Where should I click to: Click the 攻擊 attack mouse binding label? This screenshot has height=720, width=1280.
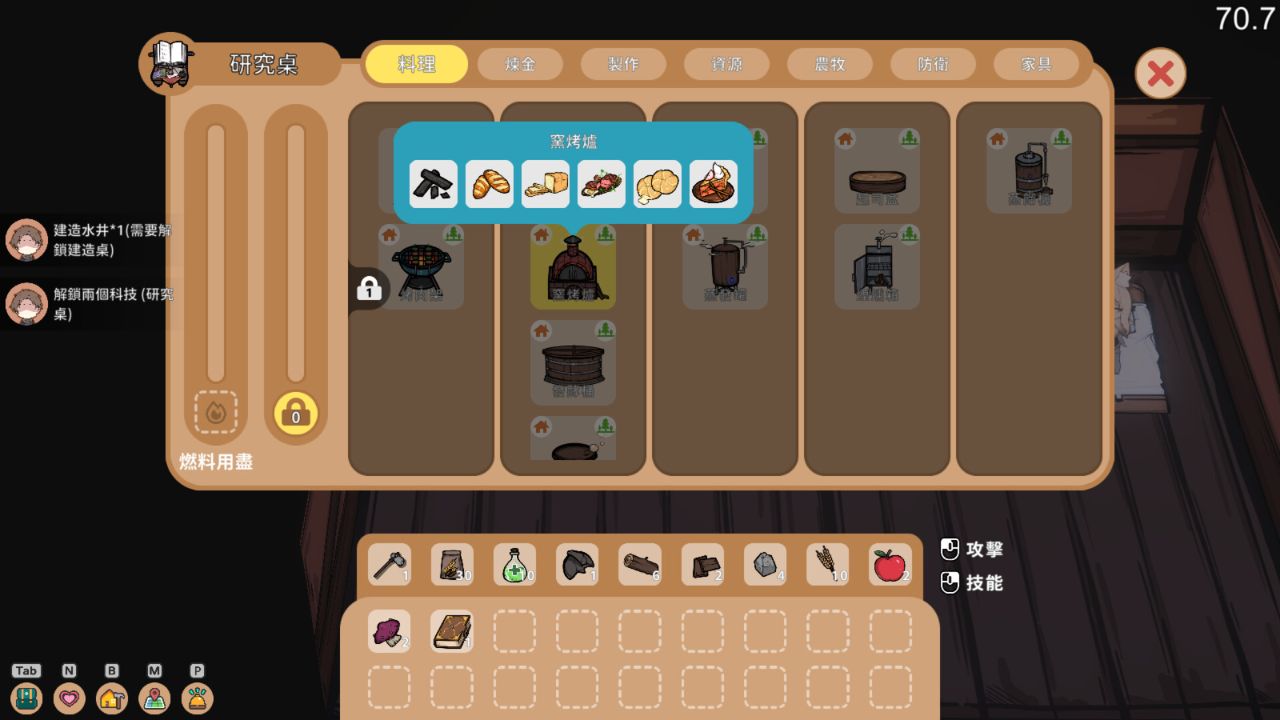tap(985, 549)
